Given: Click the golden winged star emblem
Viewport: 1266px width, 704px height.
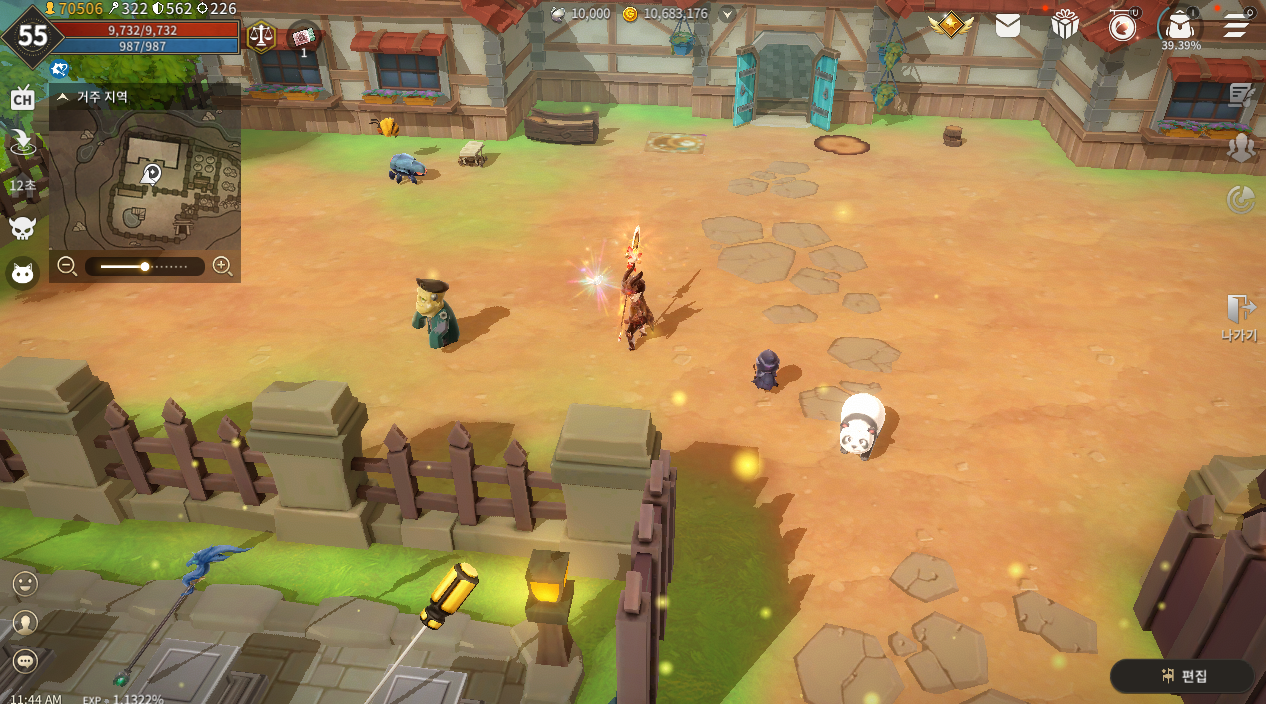Looking at the screenshot, I should click(x=950, y=25).
